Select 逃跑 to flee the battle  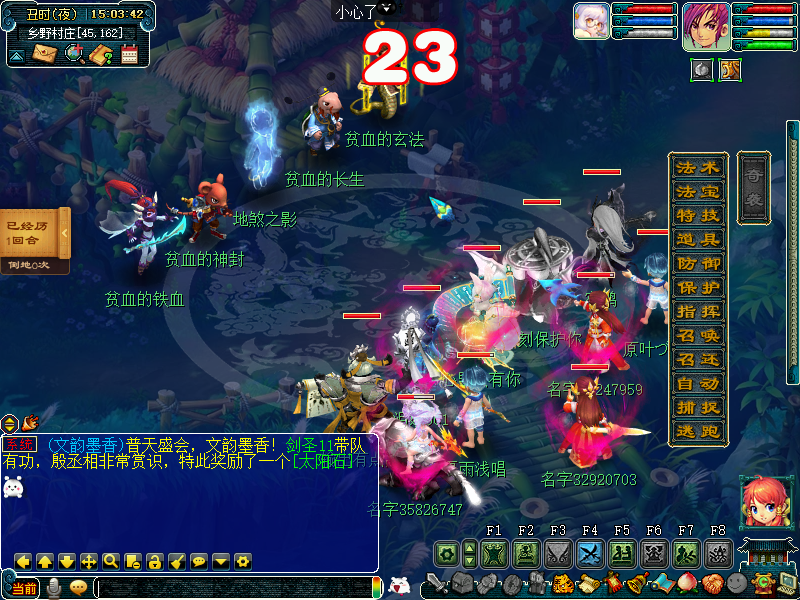coord(697,431)
